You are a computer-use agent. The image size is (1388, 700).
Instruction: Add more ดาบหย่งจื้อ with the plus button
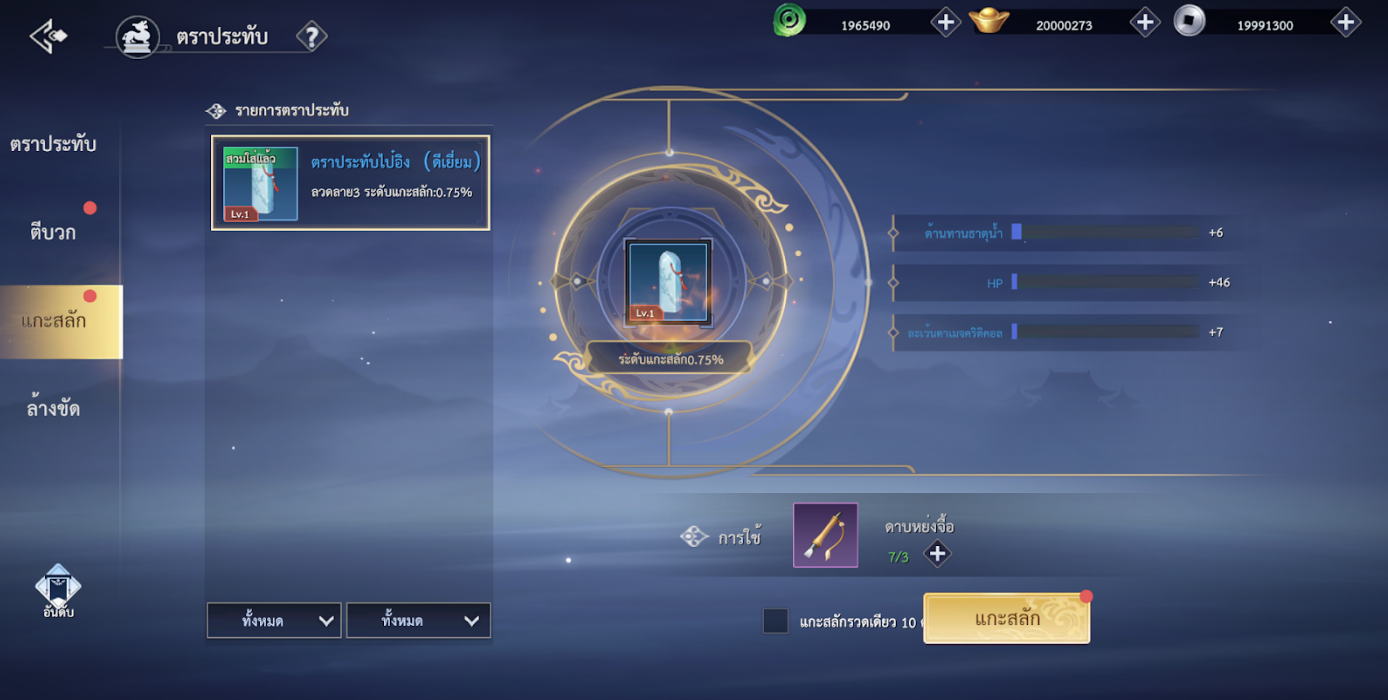coord(936,553)
